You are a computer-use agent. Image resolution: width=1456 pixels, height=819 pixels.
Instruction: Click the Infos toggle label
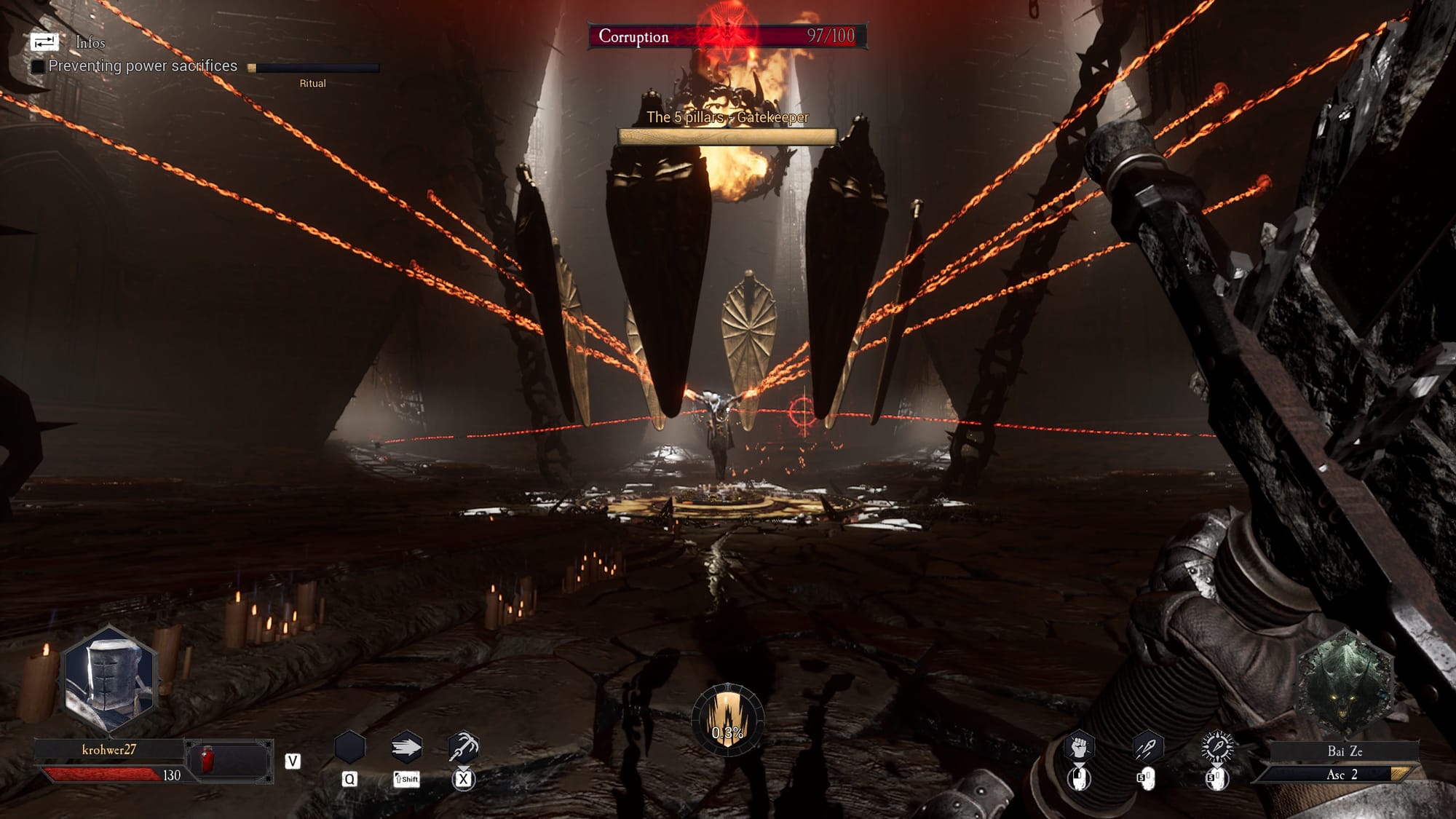(90, 43)
